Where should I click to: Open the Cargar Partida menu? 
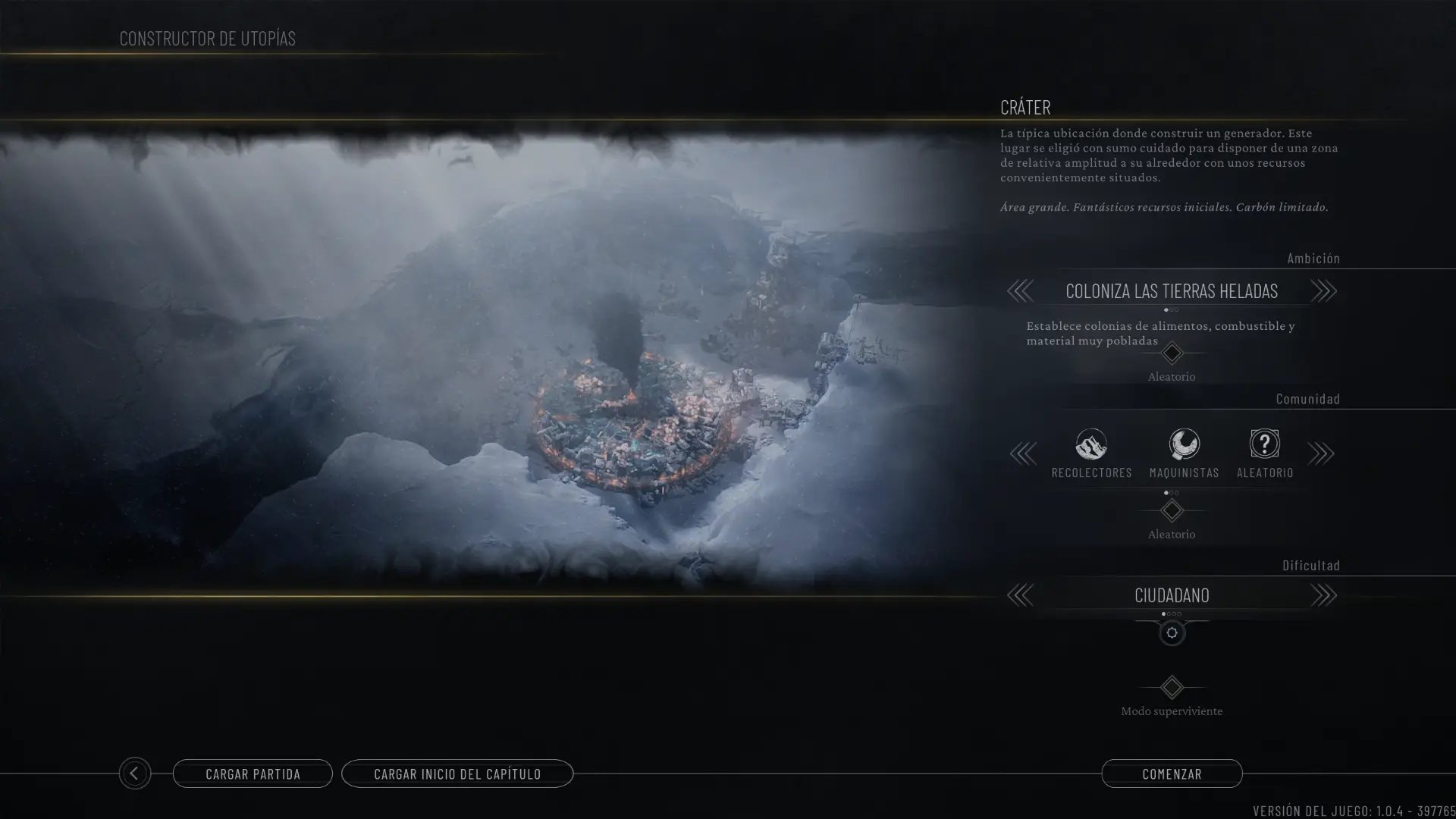click(x=253, y=773)
